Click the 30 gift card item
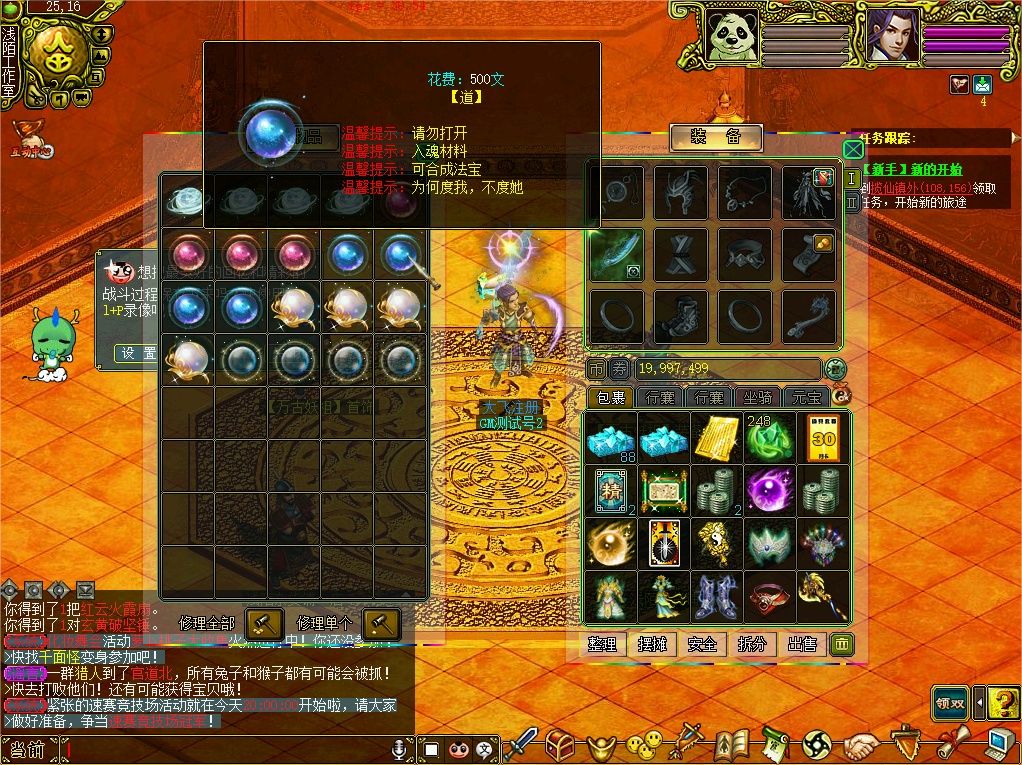 [x=823, y=437]
